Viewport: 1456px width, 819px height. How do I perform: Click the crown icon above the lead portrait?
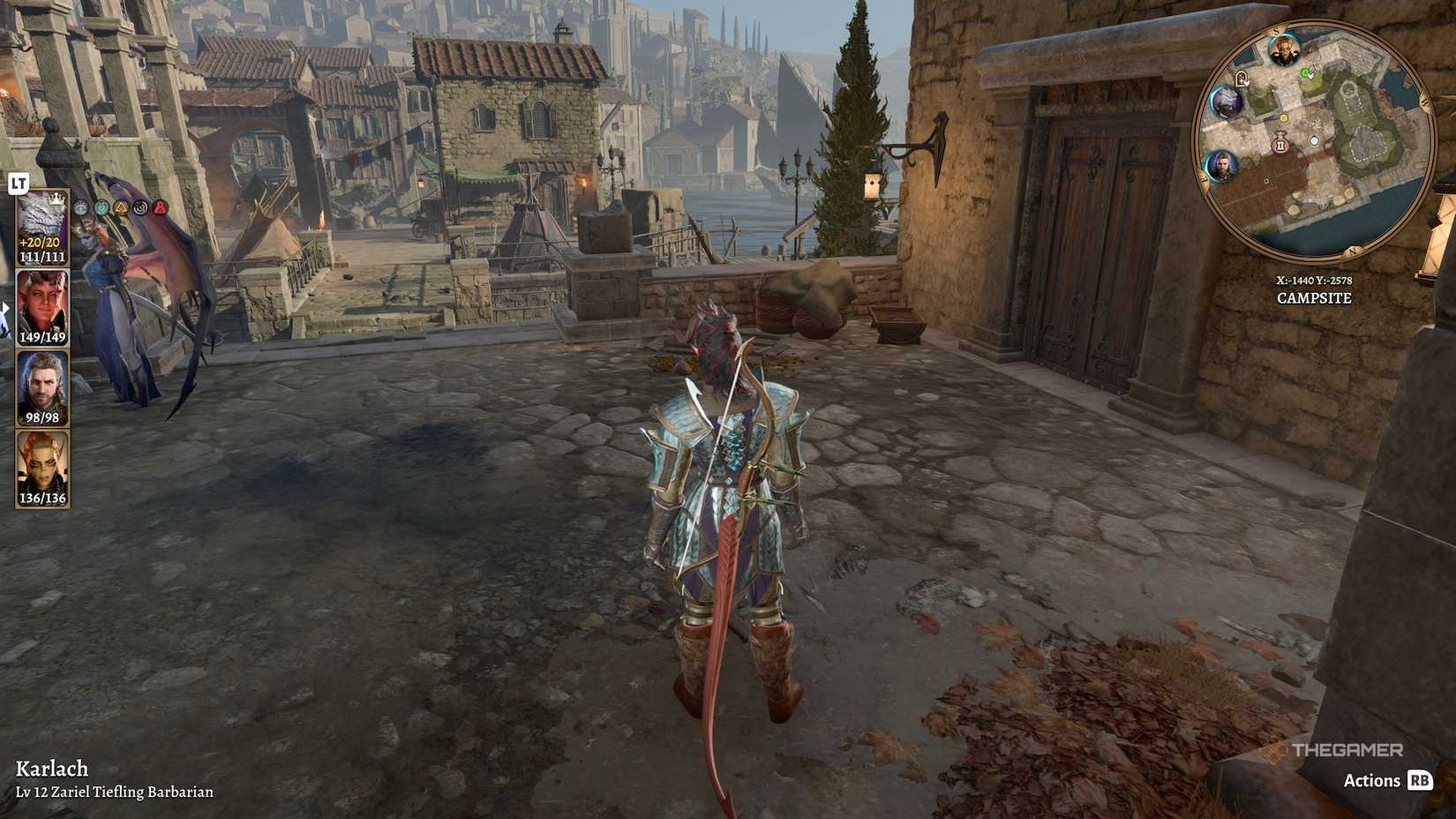pos(56,199)
